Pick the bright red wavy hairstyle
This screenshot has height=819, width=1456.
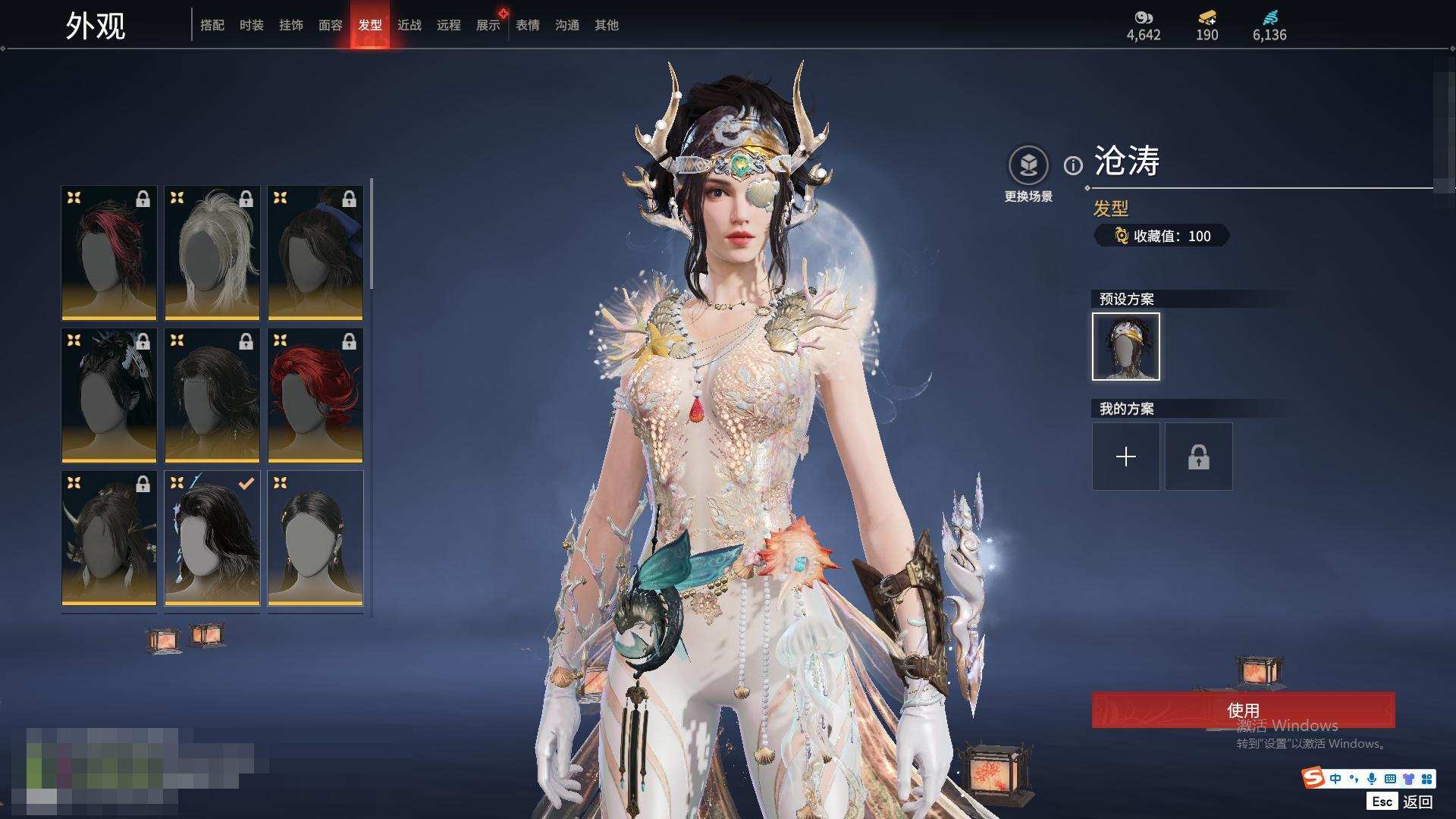pyautogui.click(x=315, y=395)
